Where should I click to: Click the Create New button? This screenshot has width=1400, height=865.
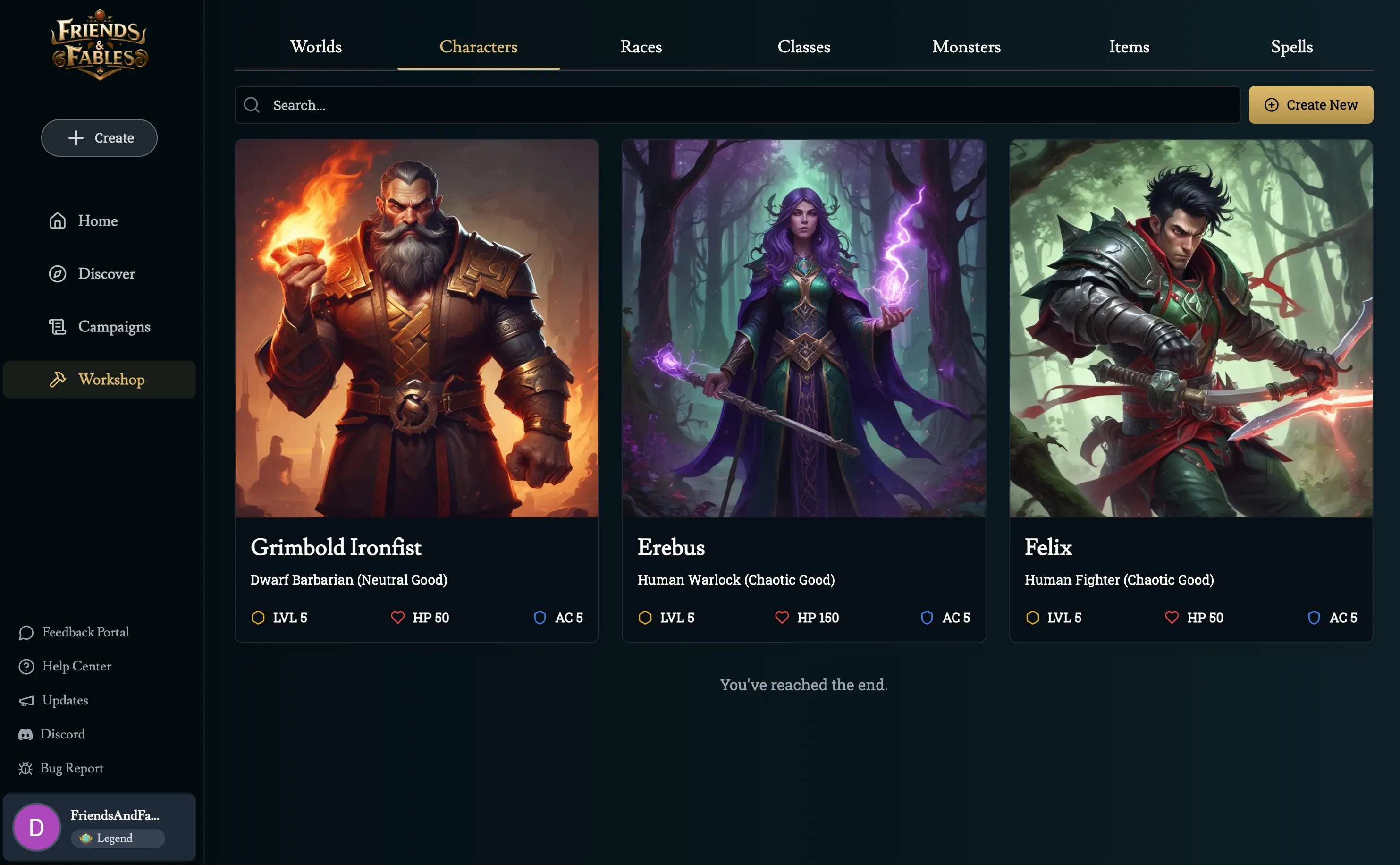click(1311, 105)
